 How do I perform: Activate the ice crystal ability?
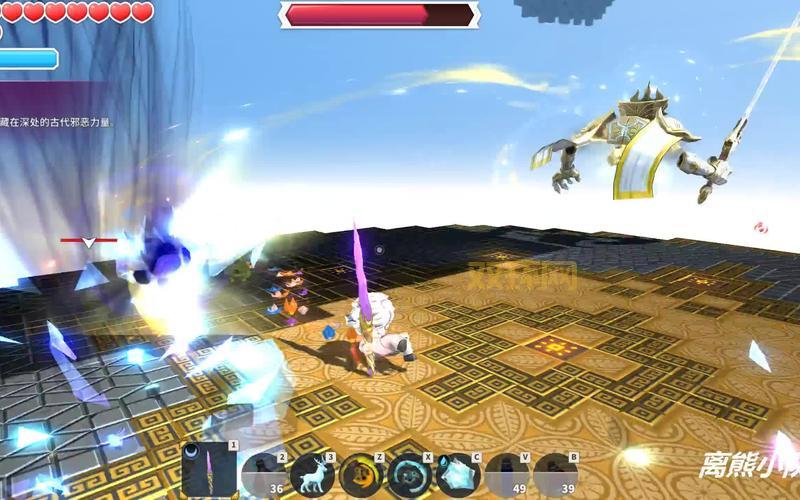[458, 474]
